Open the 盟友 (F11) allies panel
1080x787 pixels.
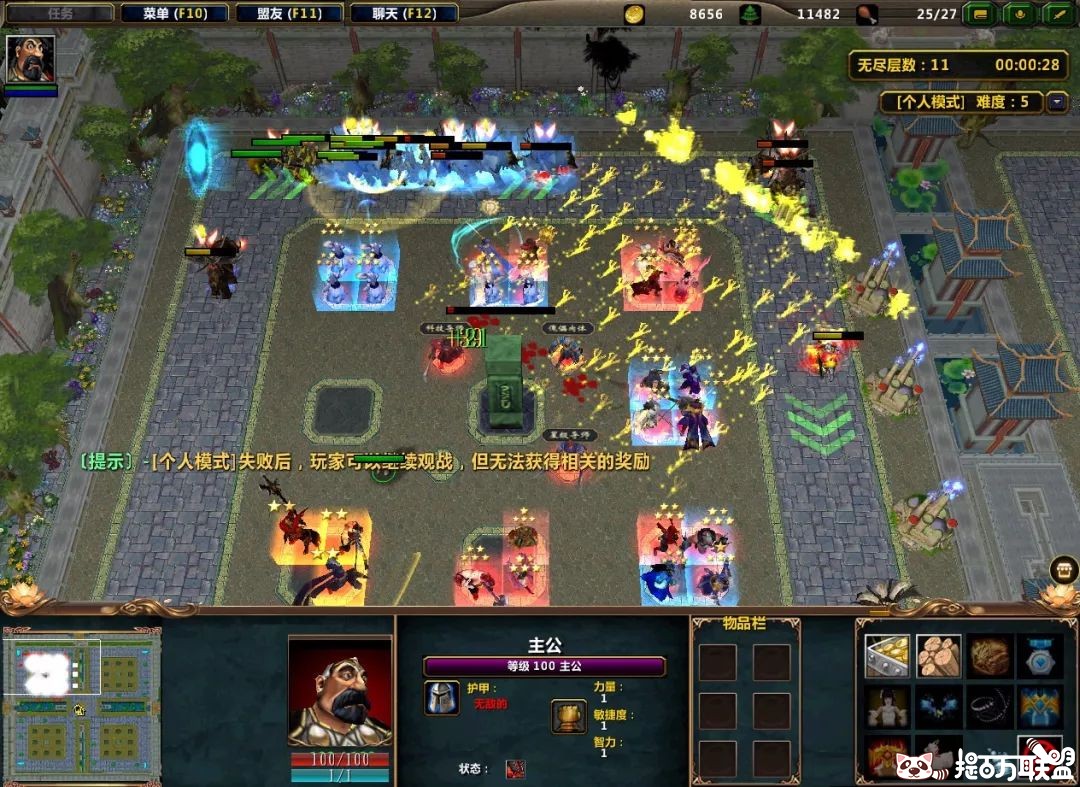coord(291,14)
